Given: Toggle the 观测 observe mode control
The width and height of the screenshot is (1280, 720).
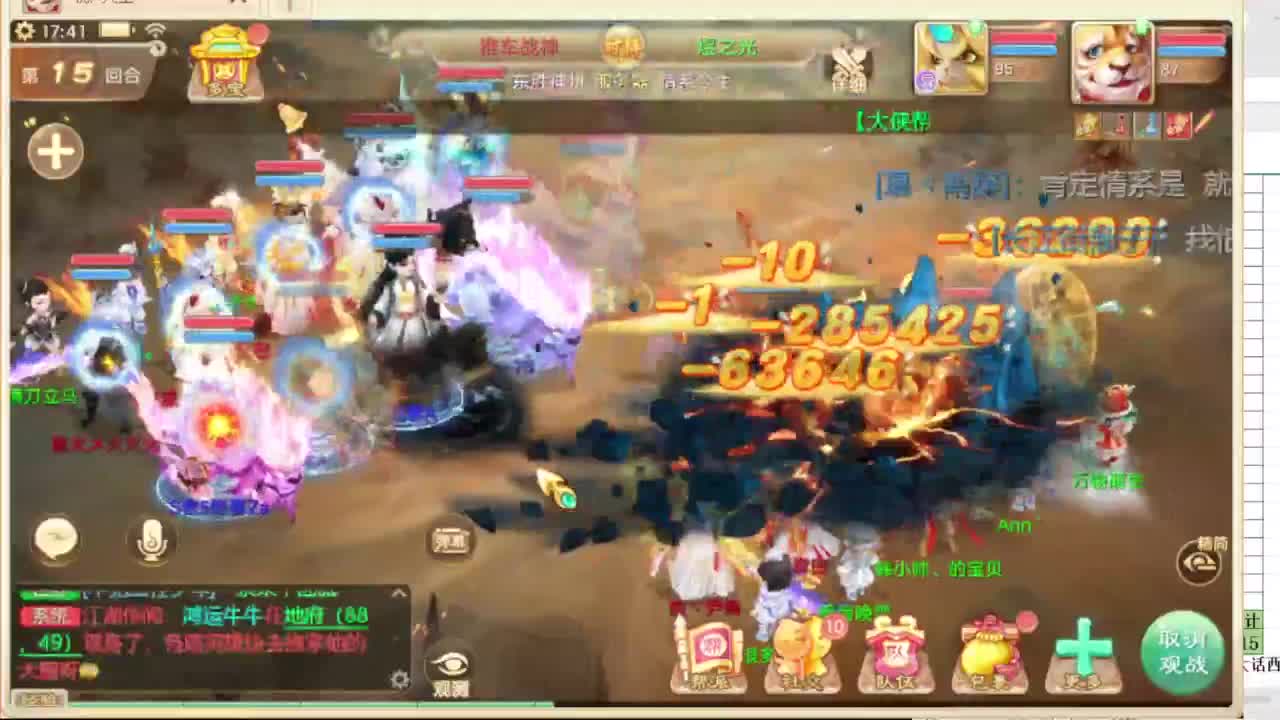Looking at the screenshot, I should 447,536.
